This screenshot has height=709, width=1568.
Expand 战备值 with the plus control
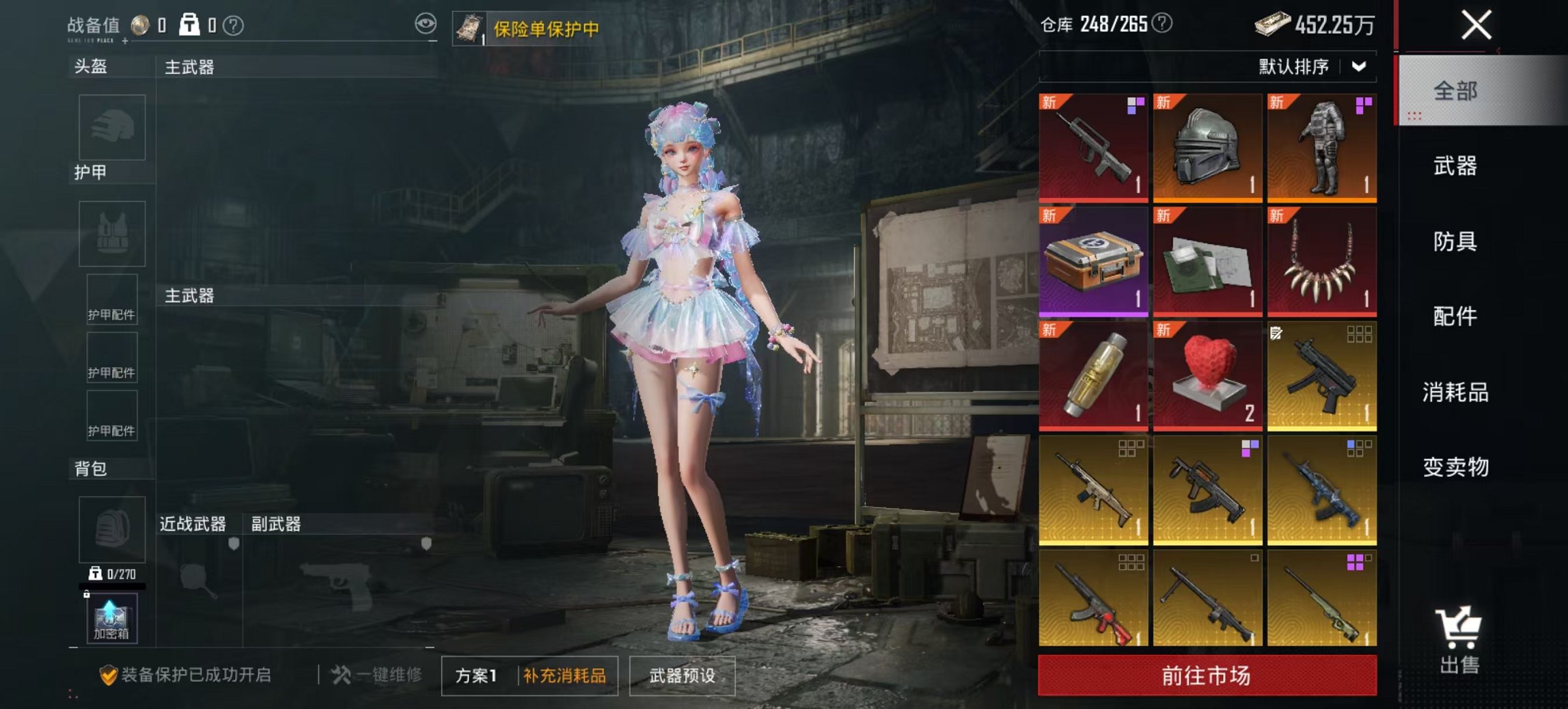[x=124, y=41]
